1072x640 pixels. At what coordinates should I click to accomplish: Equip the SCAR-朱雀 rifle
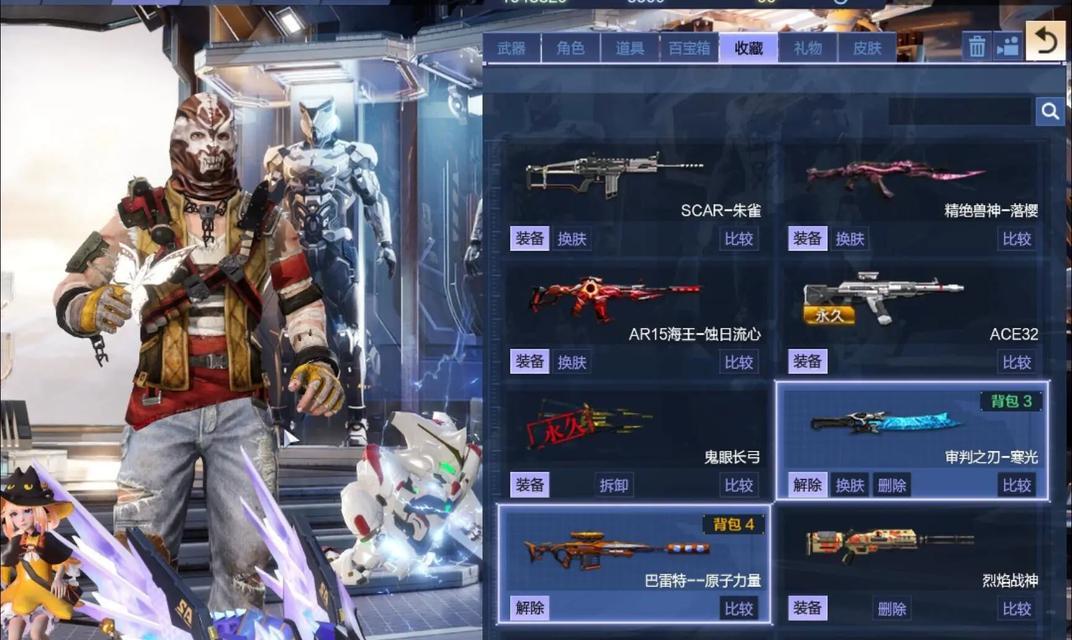click(x=529, y=239)
